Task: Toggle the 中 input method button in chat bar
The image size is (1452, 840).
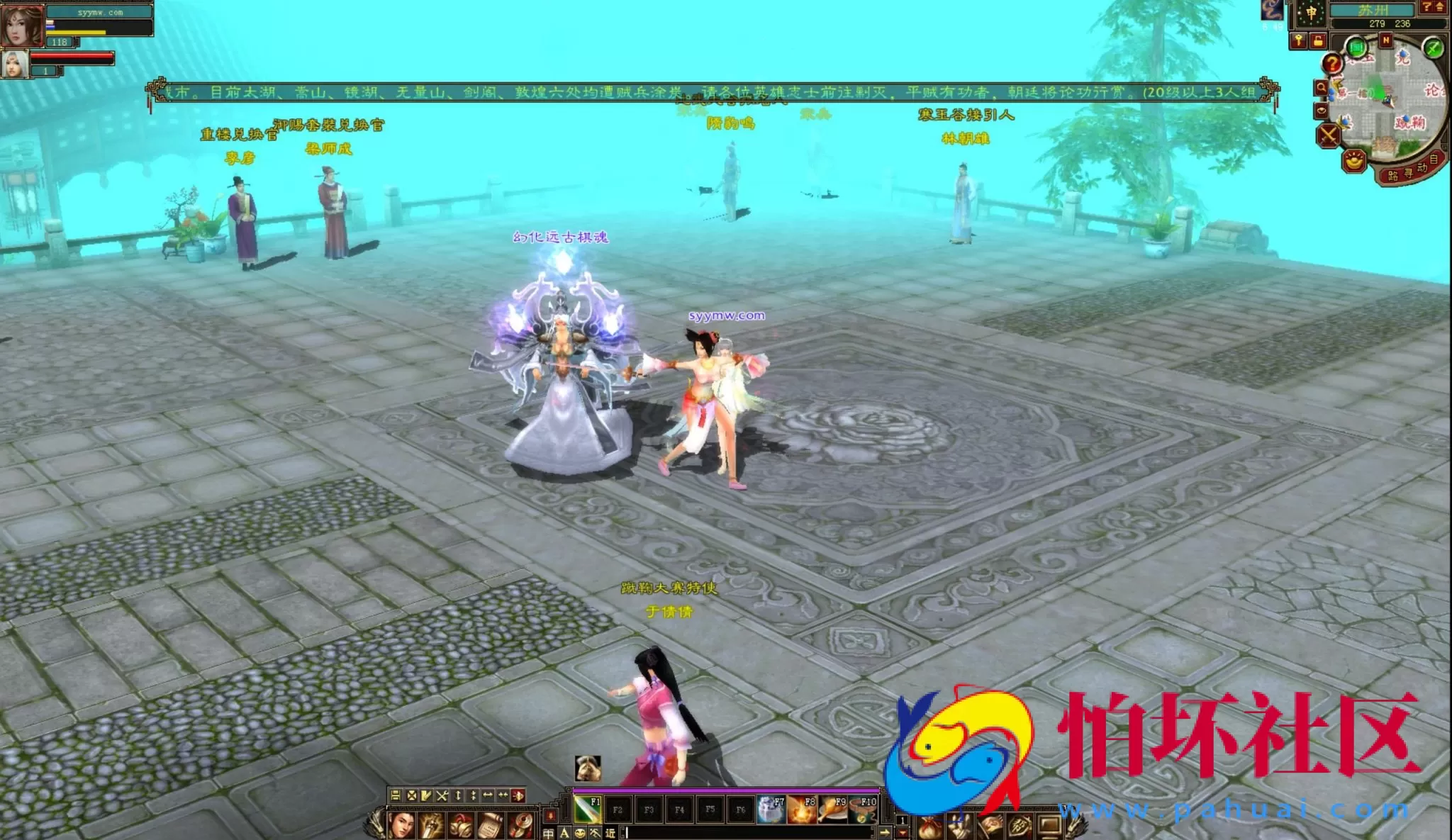Action: point(548,833)
